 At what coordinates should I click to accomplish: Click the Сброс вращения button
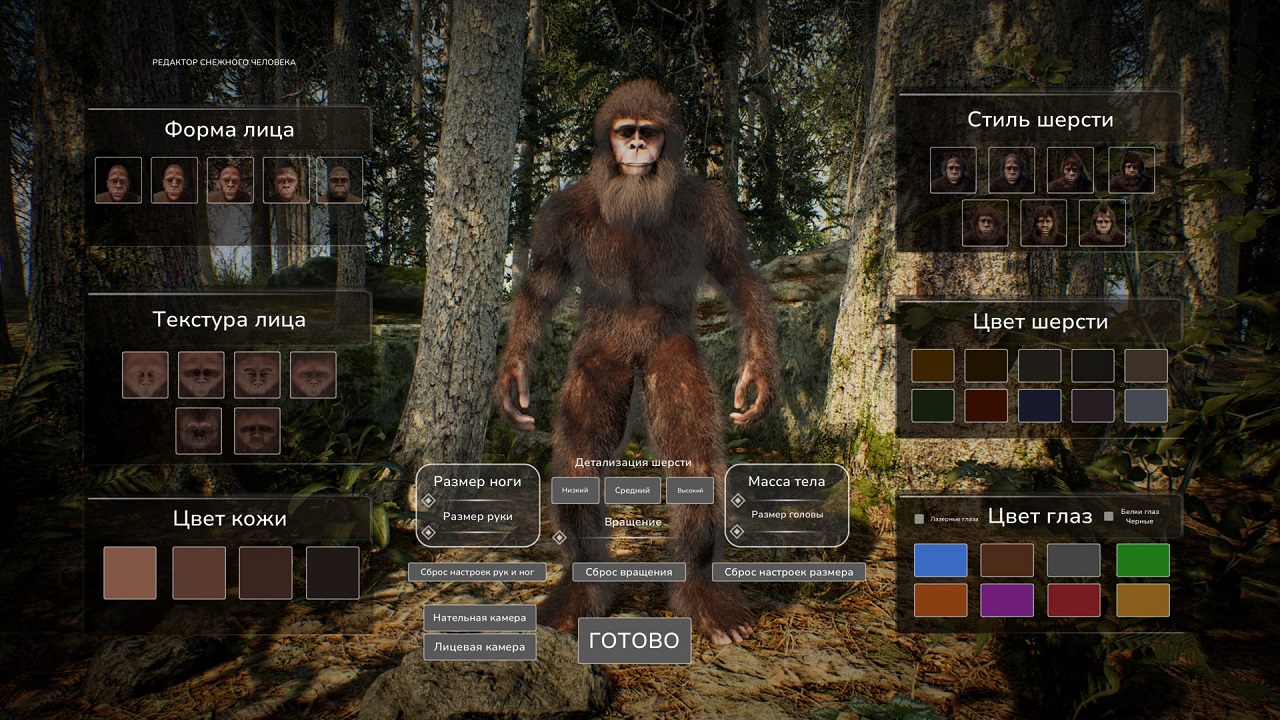628,571
